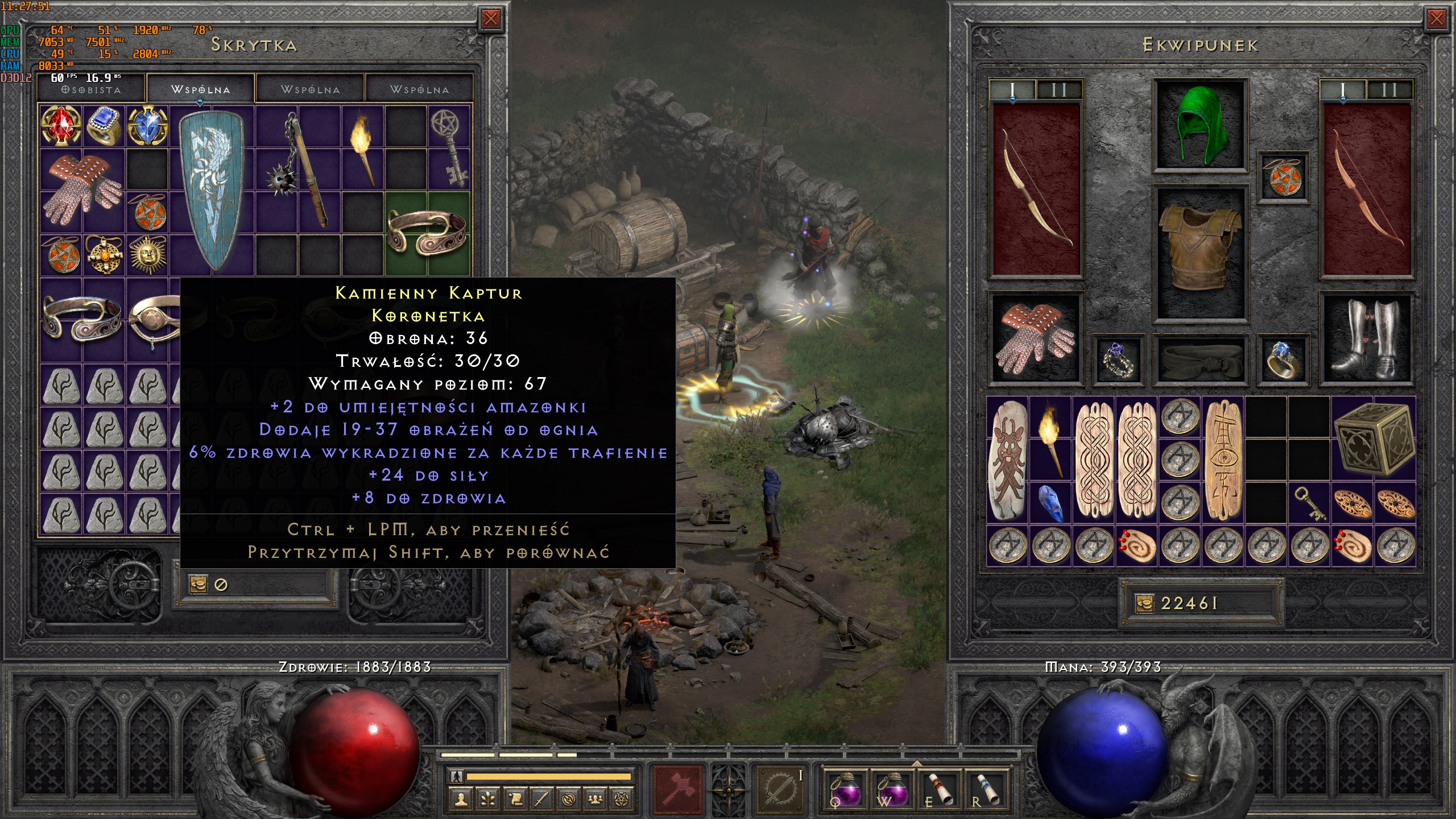Click the stash gold withdraw button

[198, 584]
